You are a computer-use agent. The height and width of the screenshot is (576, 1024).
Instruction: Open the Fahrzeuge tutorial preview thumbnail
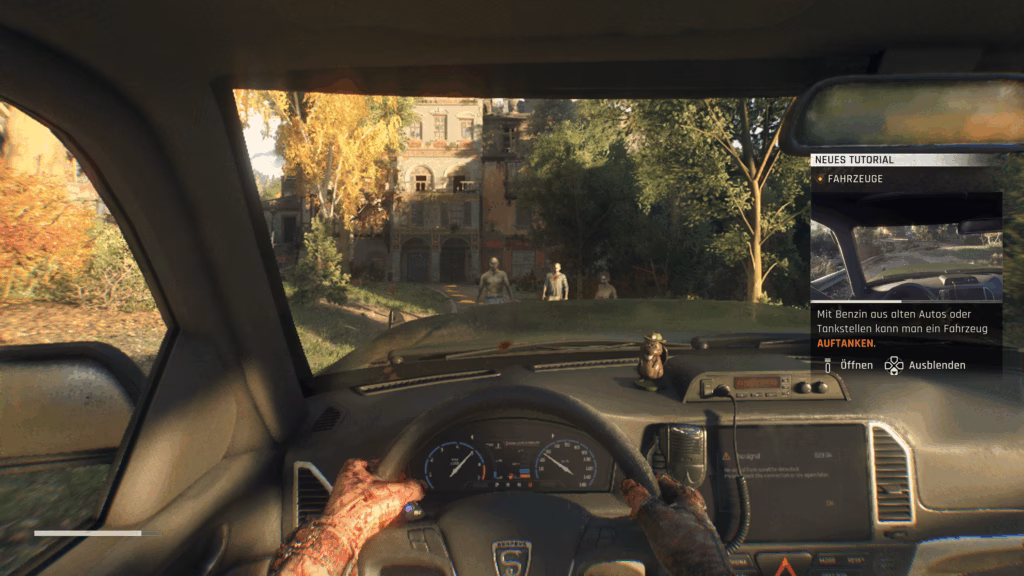906,246
